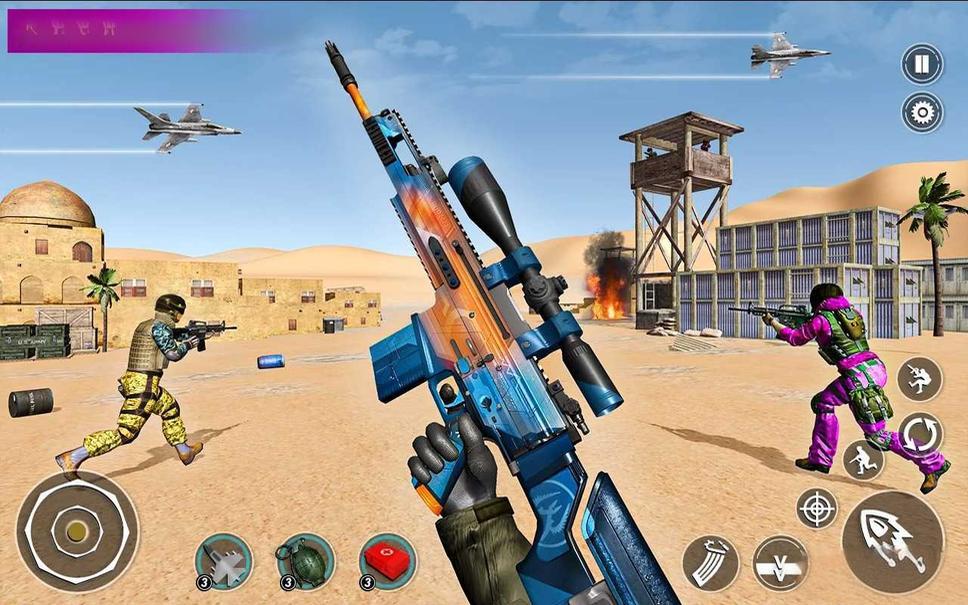Reload using the ammo magazine button

click(x=711, y=563)
